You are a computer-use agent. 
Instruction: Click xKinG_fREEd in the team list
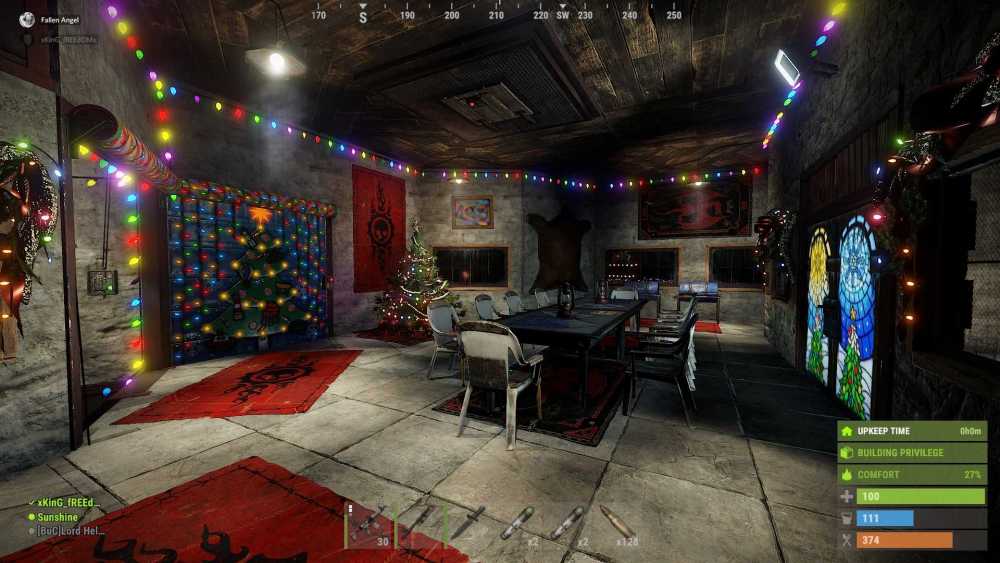tap(66, 503)
